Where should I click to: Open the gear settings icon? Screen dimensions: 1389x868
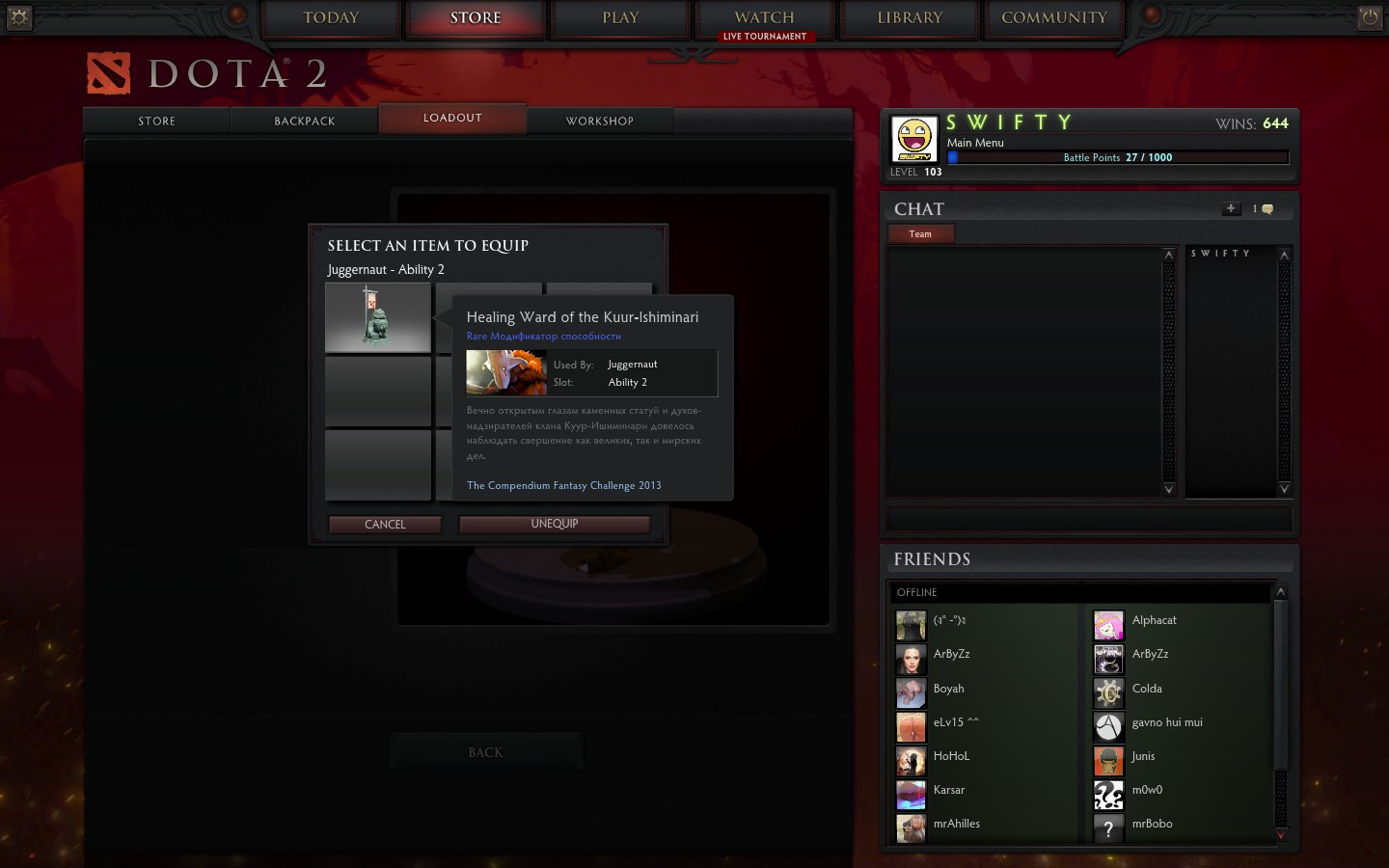[18, 16]
